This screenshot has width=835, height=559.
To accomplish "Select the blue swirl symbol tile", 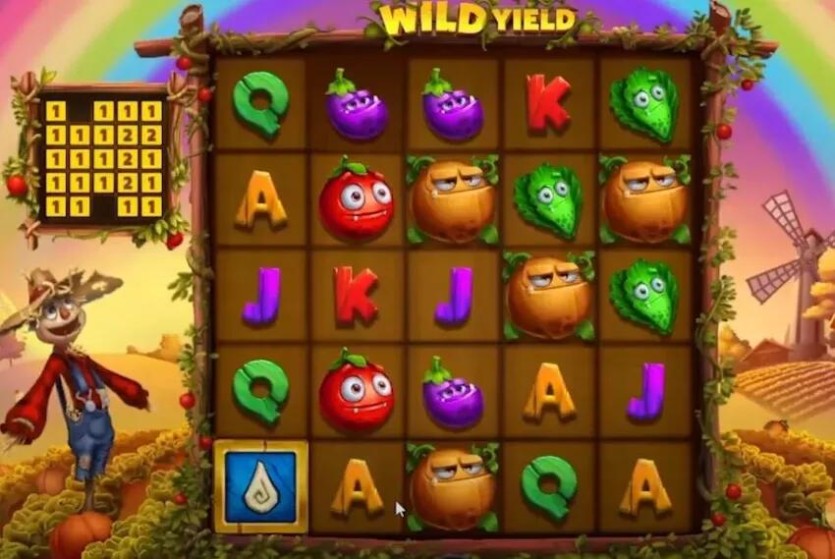I will point(260,486).
